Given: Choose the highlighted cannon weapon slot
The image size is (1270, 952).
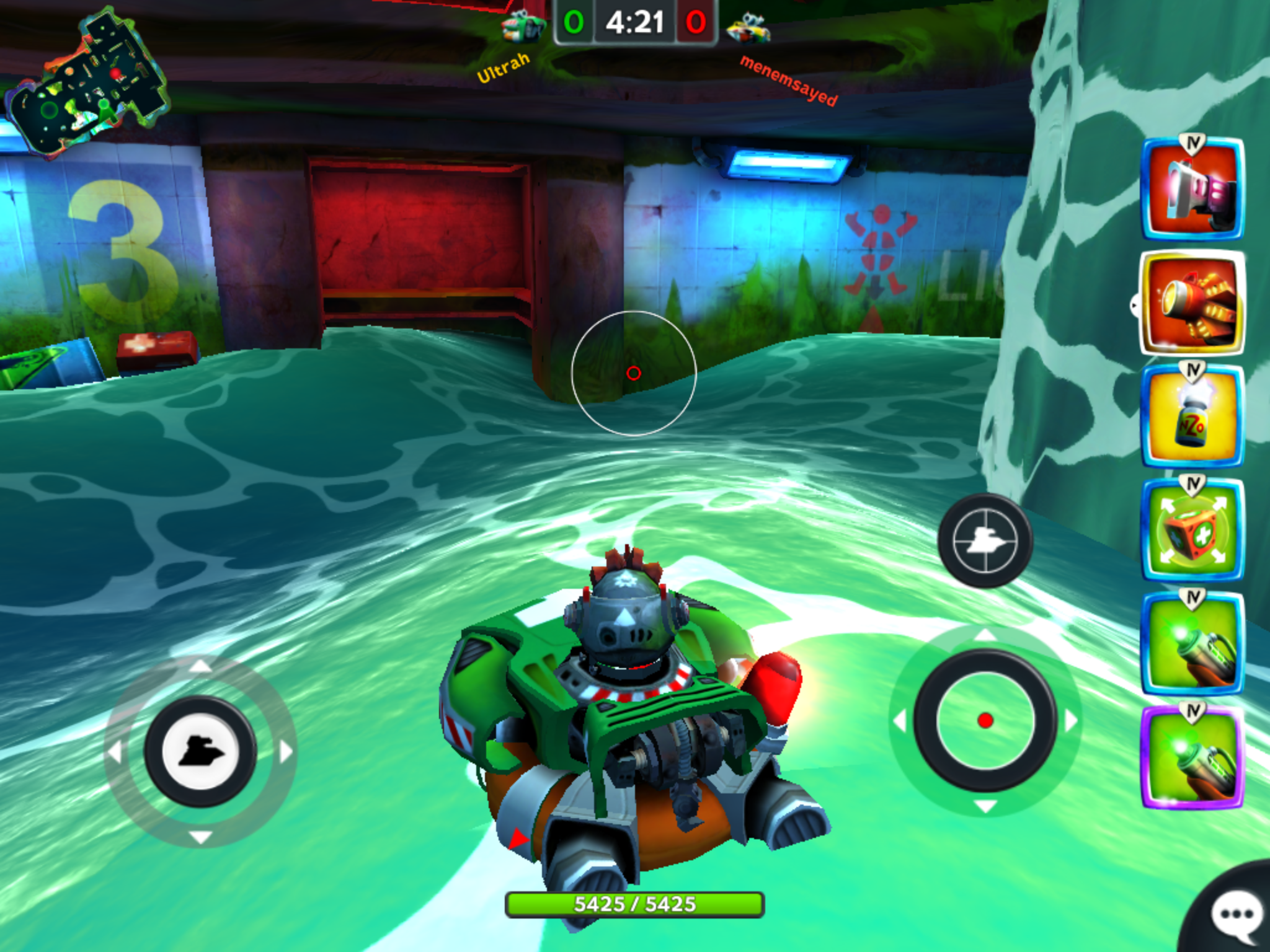Looking at the screenshot, I should tap(1192, 303).
